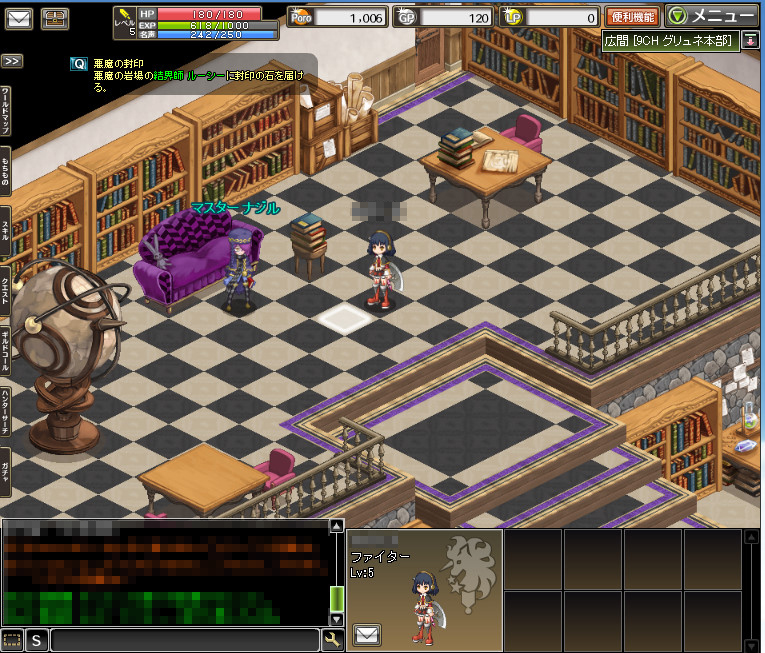Click the envelope button on Fighter party card

[x=367, y=633]
